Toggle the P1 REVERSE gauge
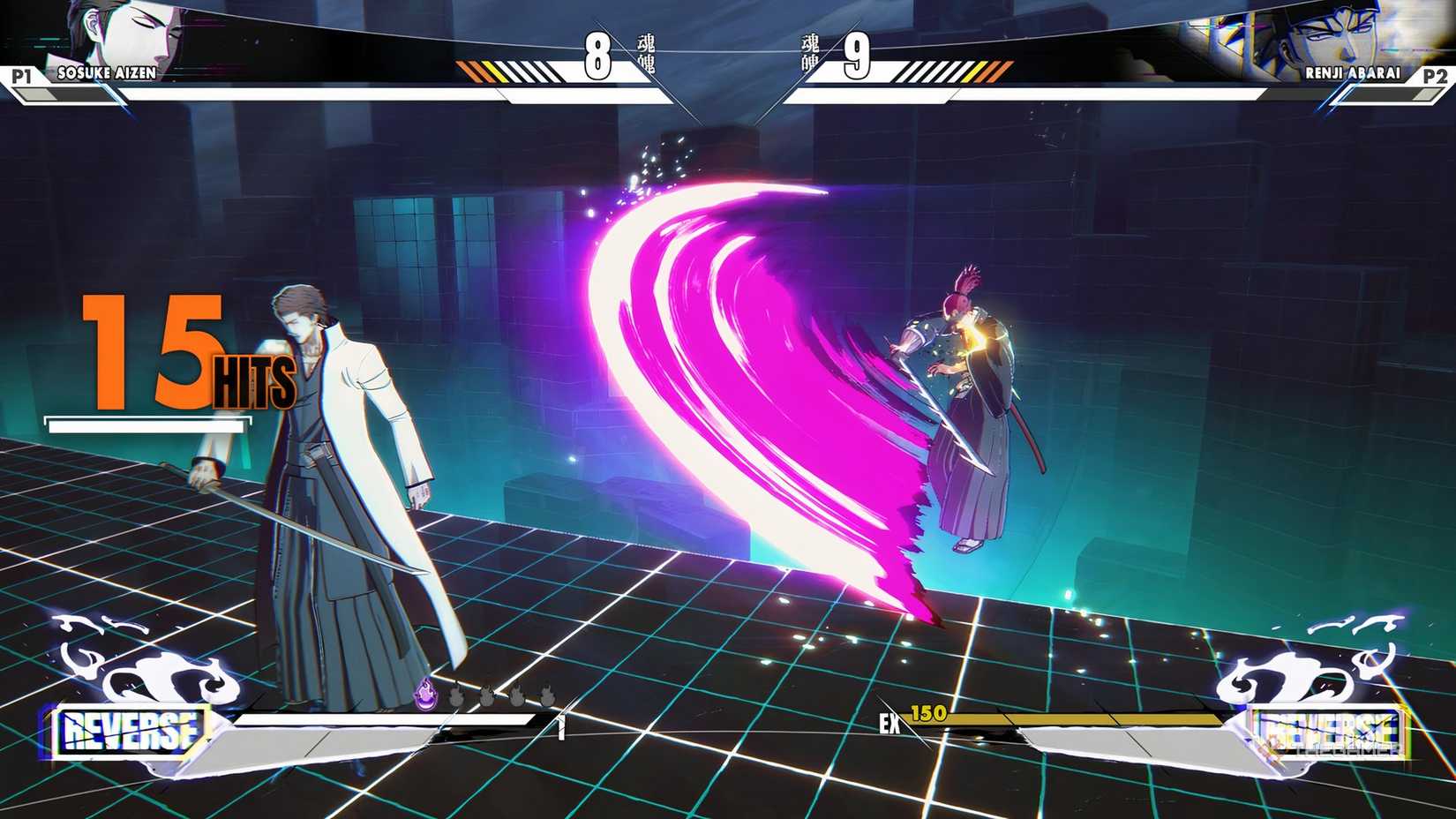The image size is (1456, 819). click(x=131, y=729)
